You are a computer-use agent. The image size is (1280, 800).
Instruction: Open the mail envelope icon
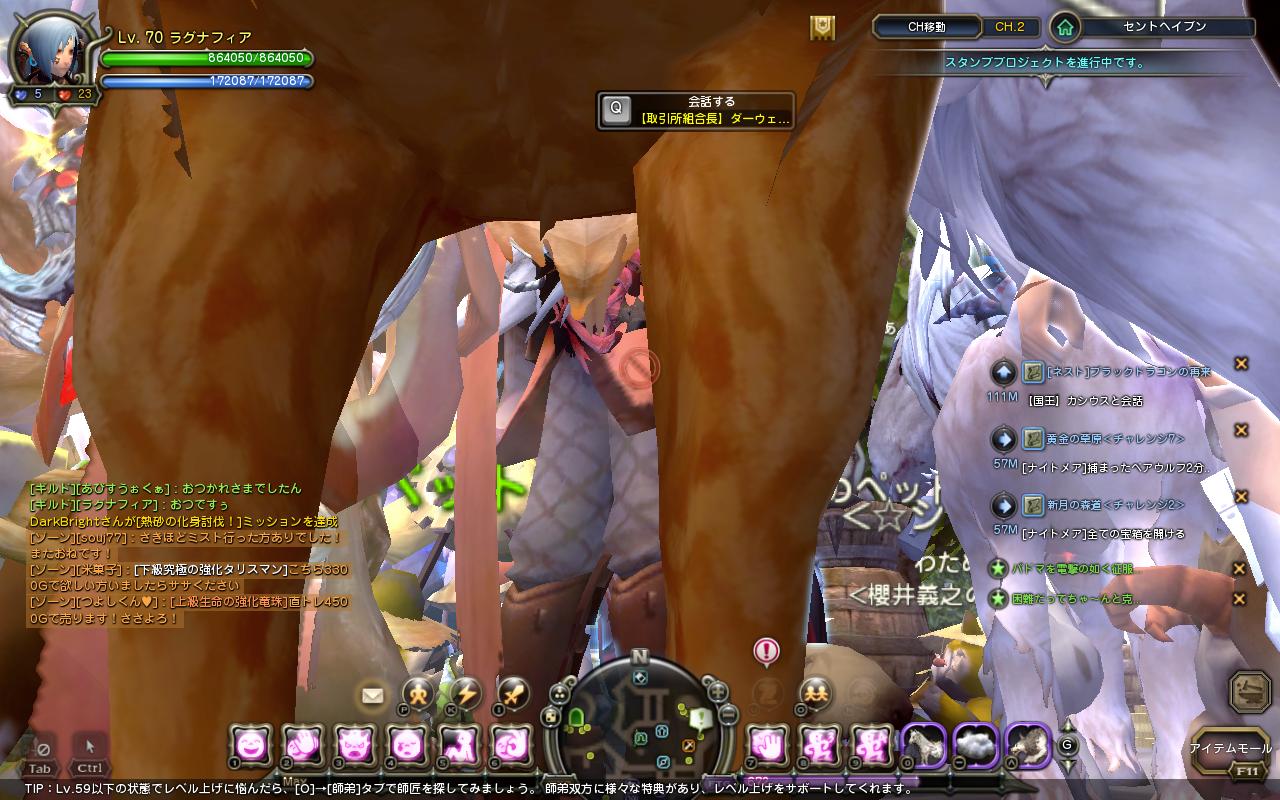(x=373, y=694)
